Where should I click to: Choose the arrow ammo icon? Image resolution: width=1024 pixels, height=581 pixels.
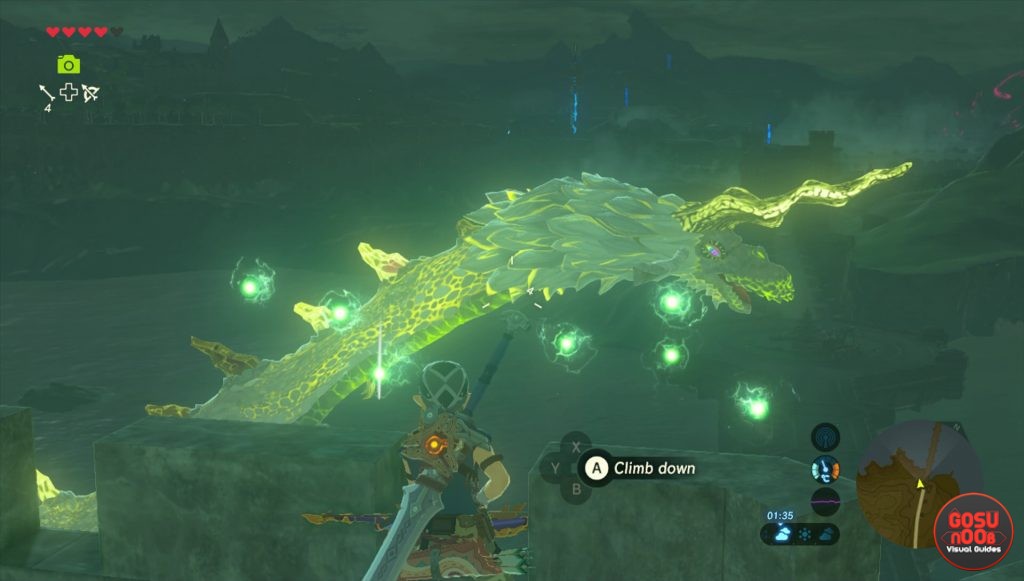(46, 93)
